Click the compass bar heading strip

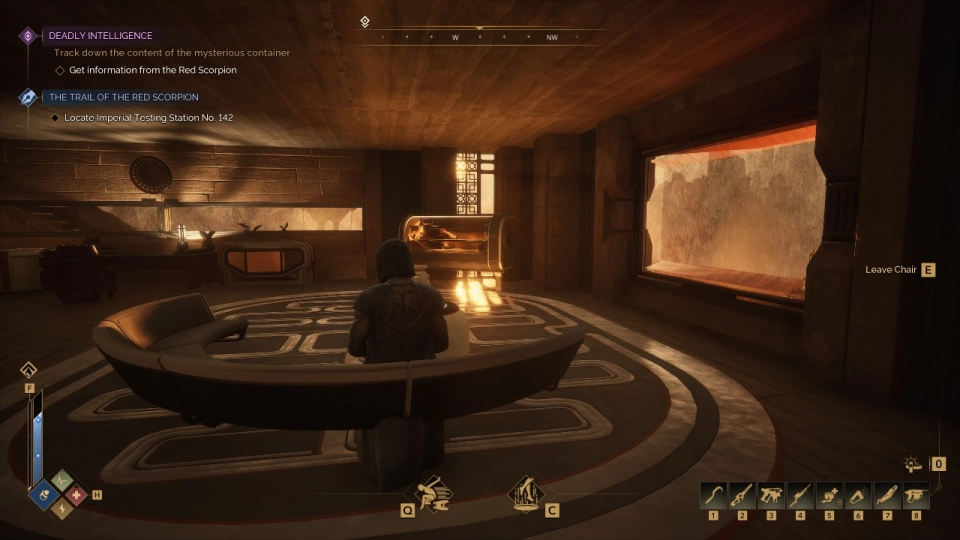479,36
